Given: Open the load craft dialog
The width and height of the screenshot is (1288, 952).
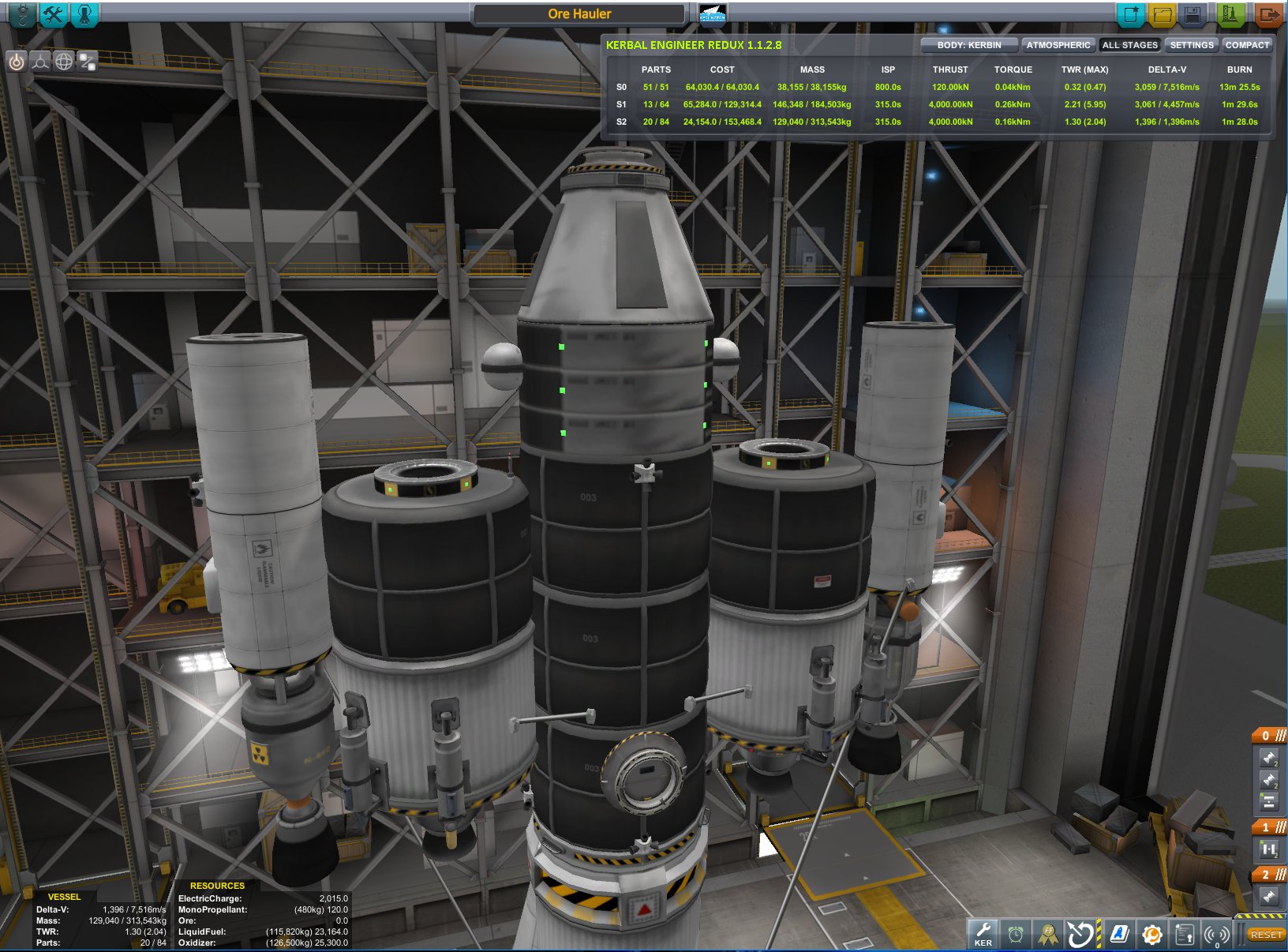Looking at the screenshot, I should pos(1163,13).
